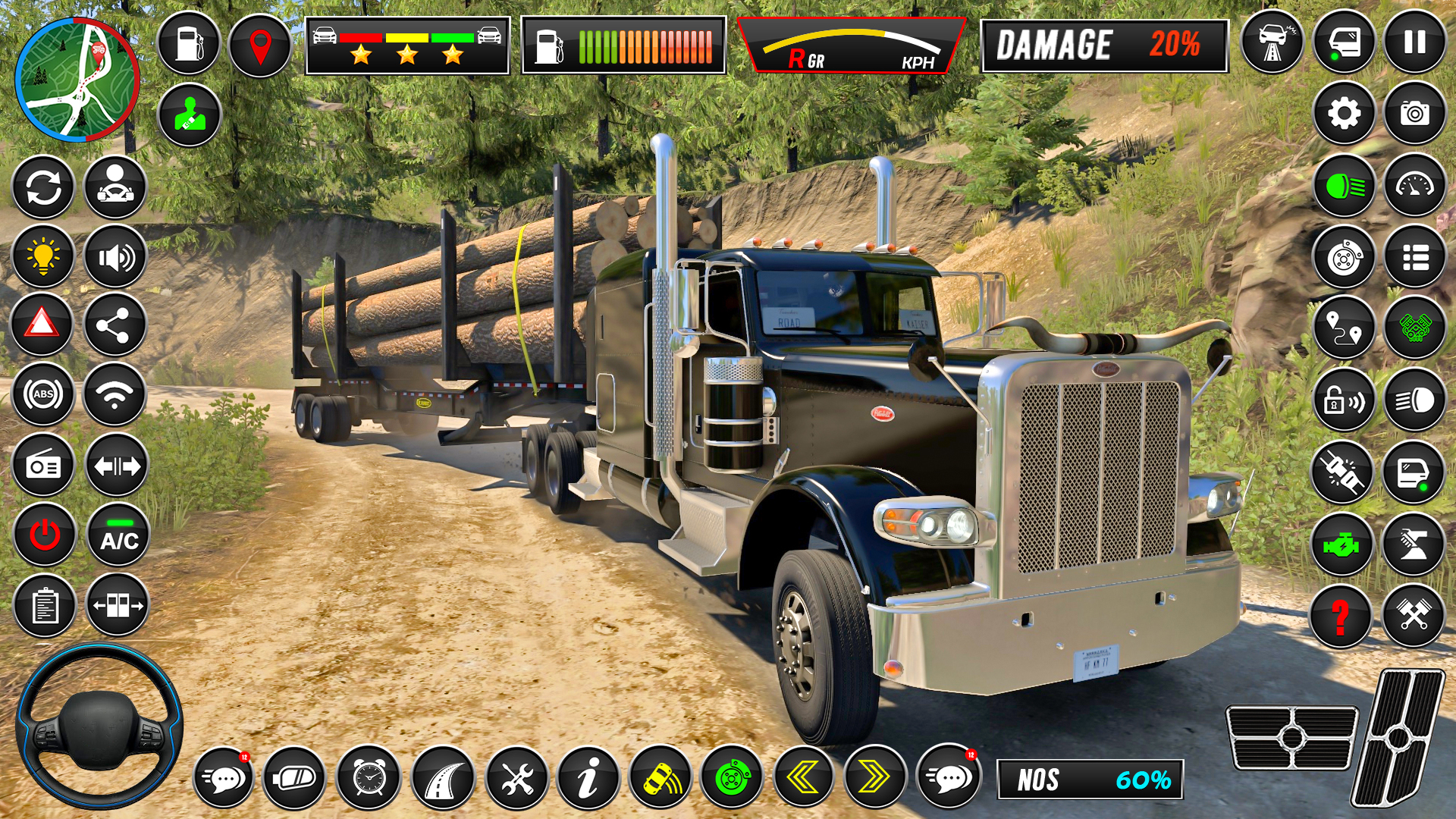Signal right with the yellow arrow

pos(874,777)
